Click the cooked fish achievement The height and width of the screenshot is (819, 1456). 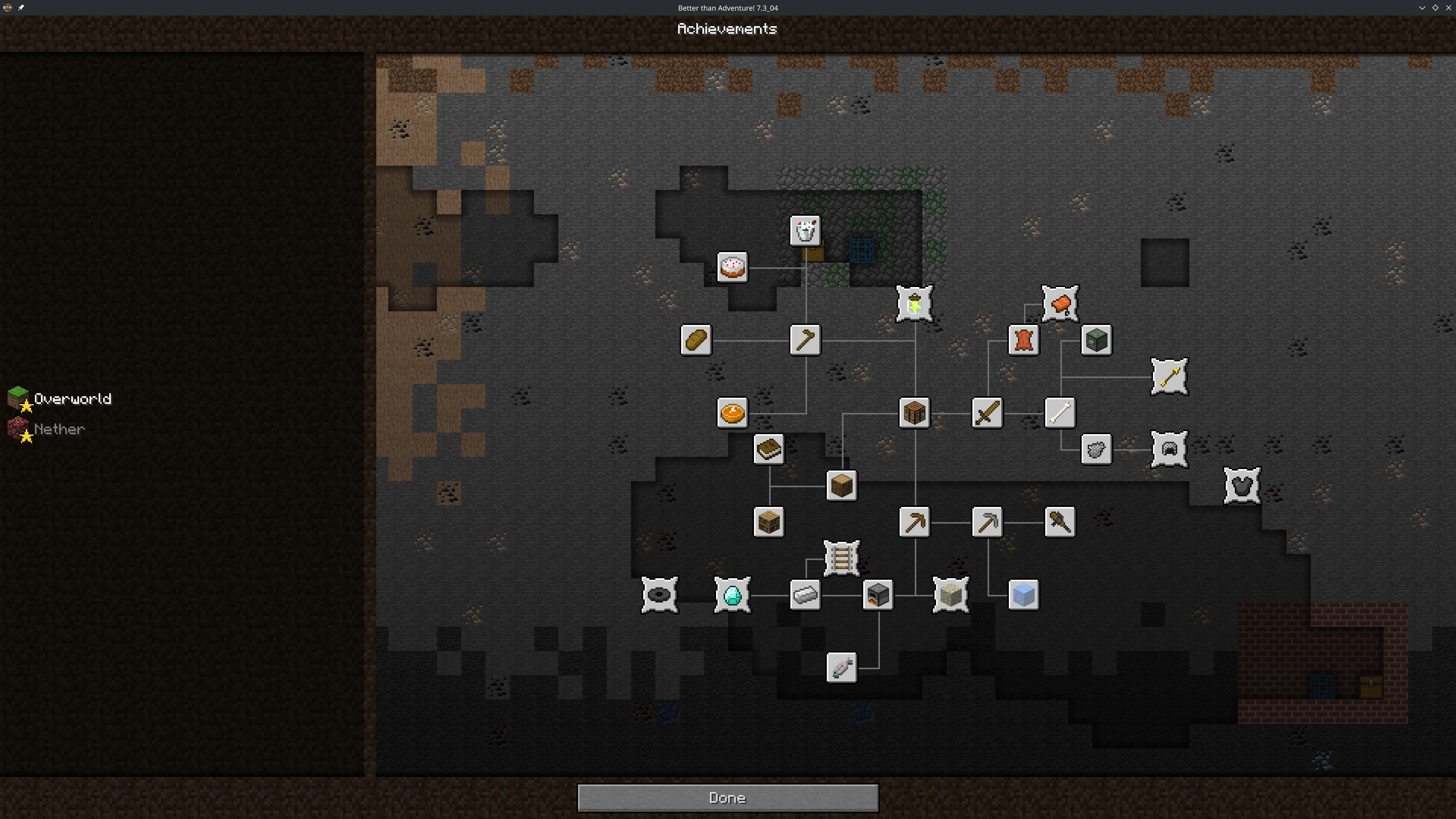coord(841,667)
